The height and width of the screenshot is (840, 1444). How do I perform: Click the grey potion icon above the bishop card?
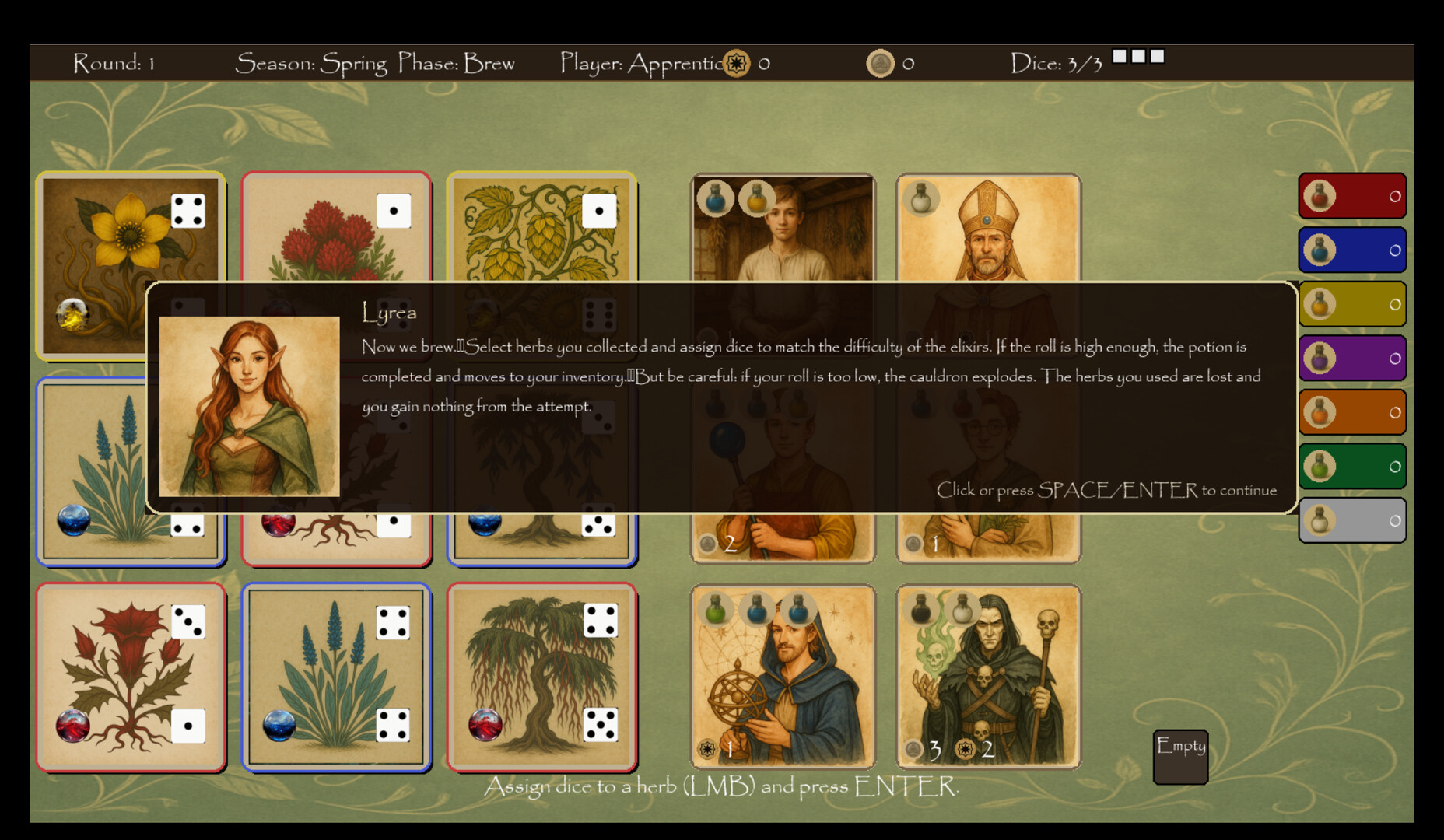(921, 198)
